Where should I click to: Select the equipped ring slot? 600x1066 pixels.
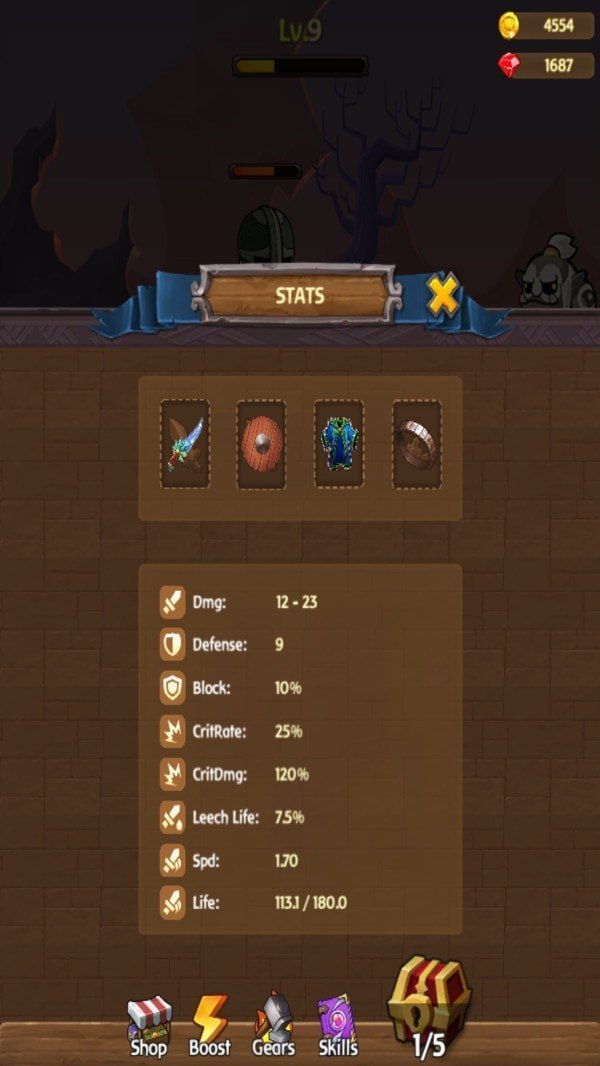(416, 444)
